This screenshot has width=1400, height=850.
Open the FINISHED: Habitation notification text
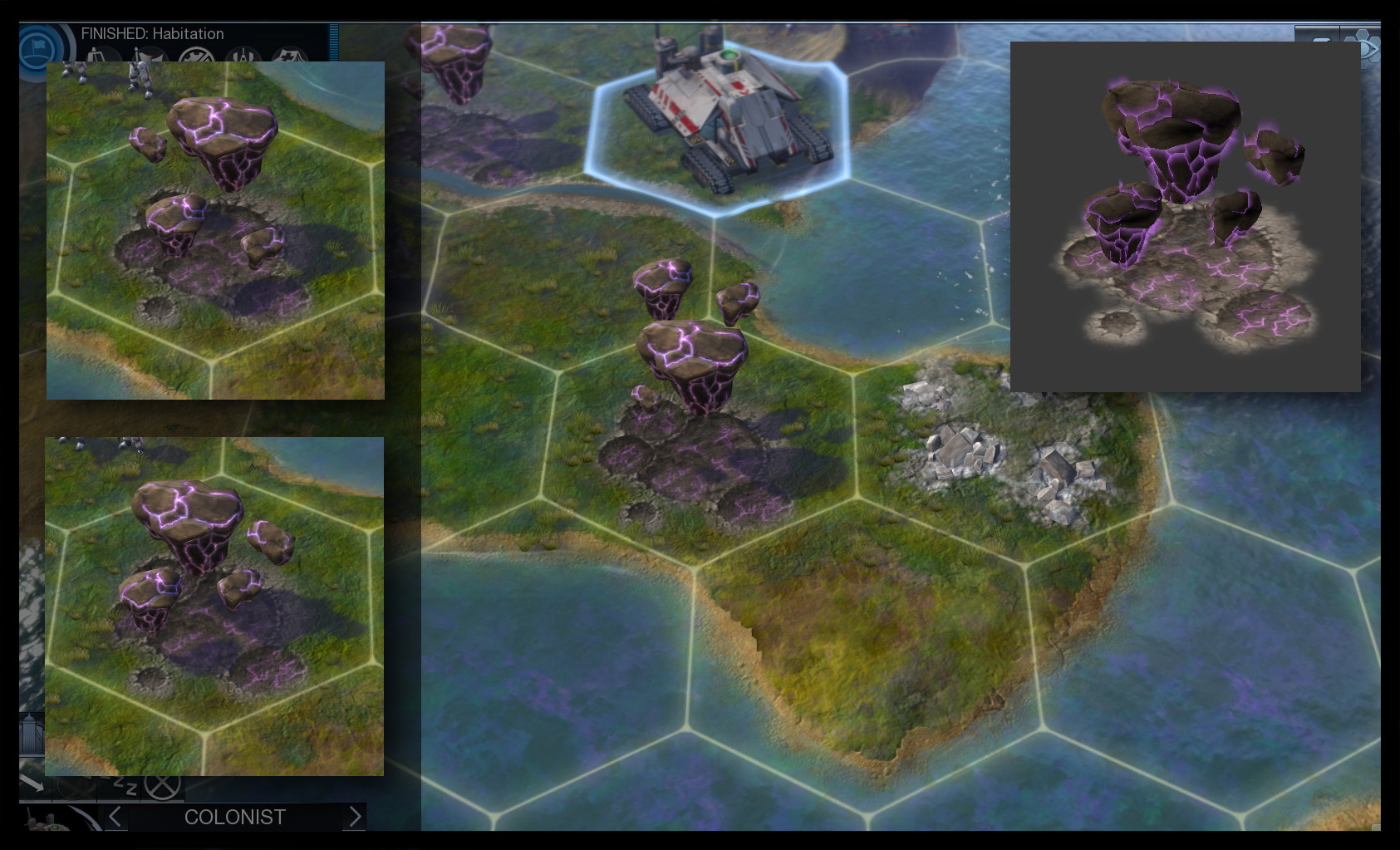(x=152, y=34)
